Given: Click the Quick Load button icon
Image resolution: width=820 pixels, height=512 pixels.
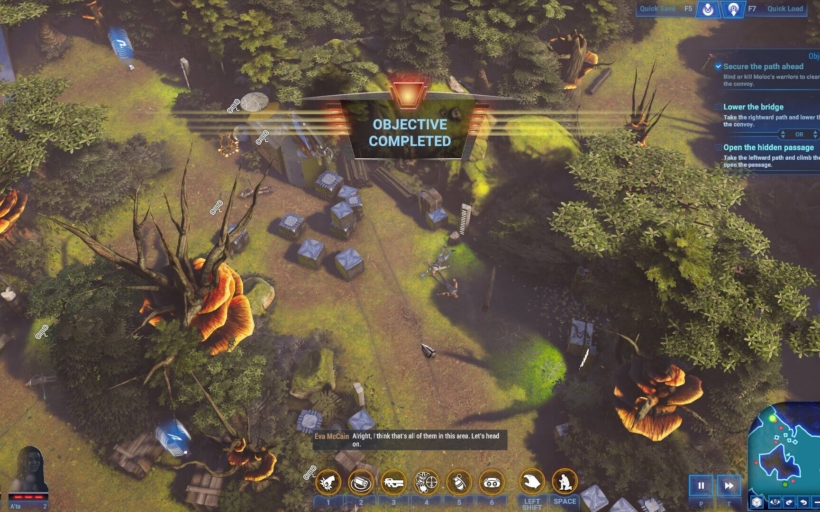Looking at the screenshot, I should tap(733, 10).
